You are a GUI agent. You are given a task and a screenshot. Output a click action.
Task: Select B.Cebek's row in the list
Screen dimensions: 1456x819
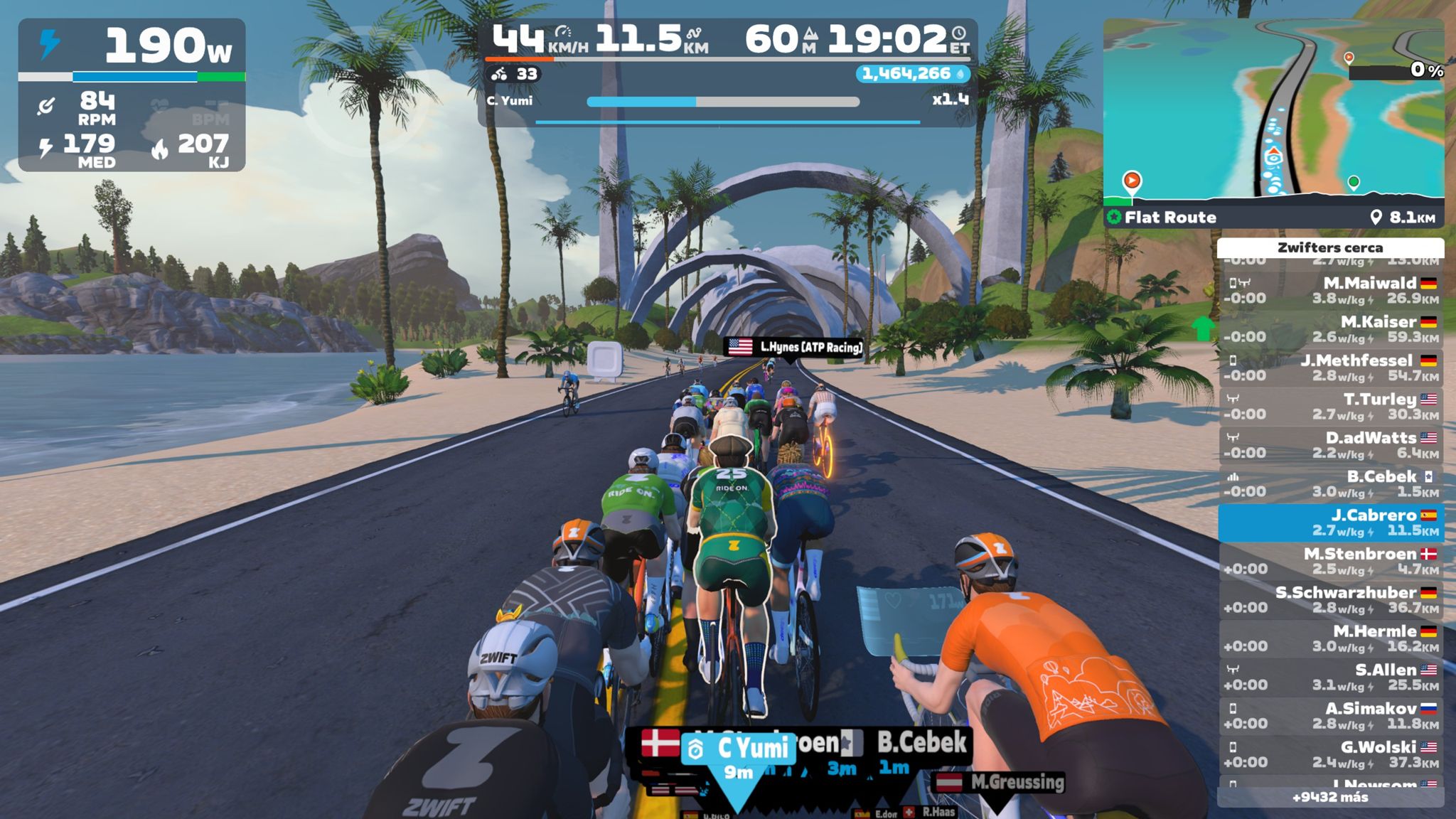pos(1331,484)
